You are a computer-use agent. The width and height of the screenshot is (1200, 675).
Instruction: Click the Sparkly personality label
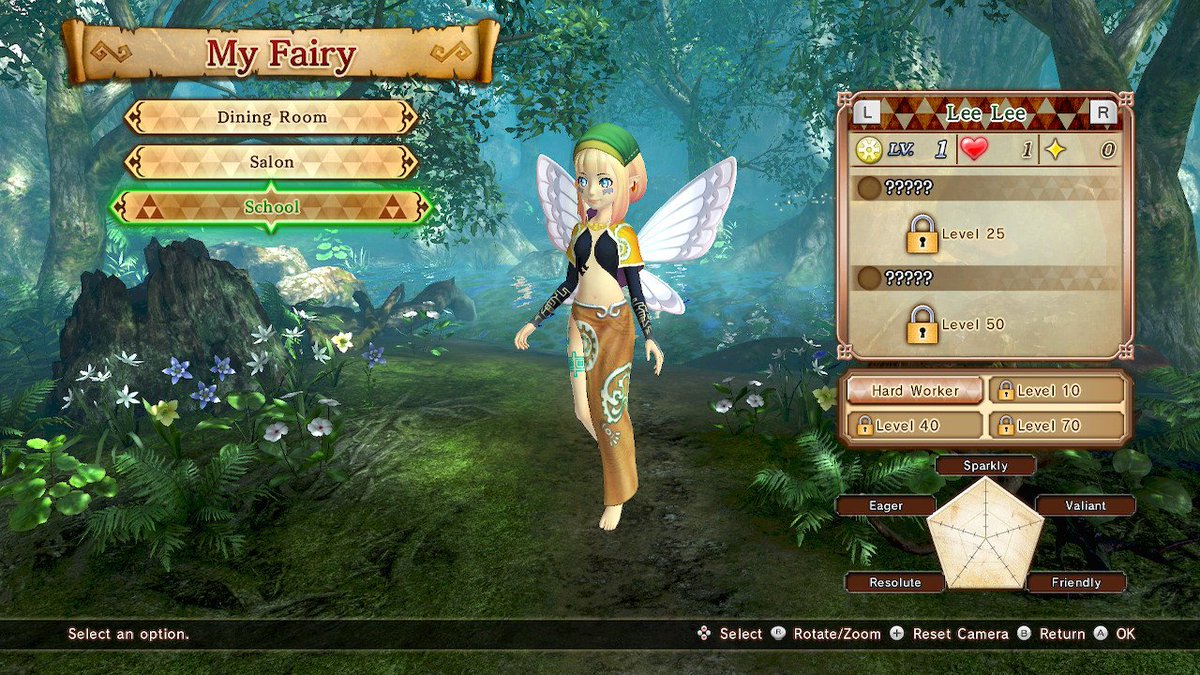[985, 465]
